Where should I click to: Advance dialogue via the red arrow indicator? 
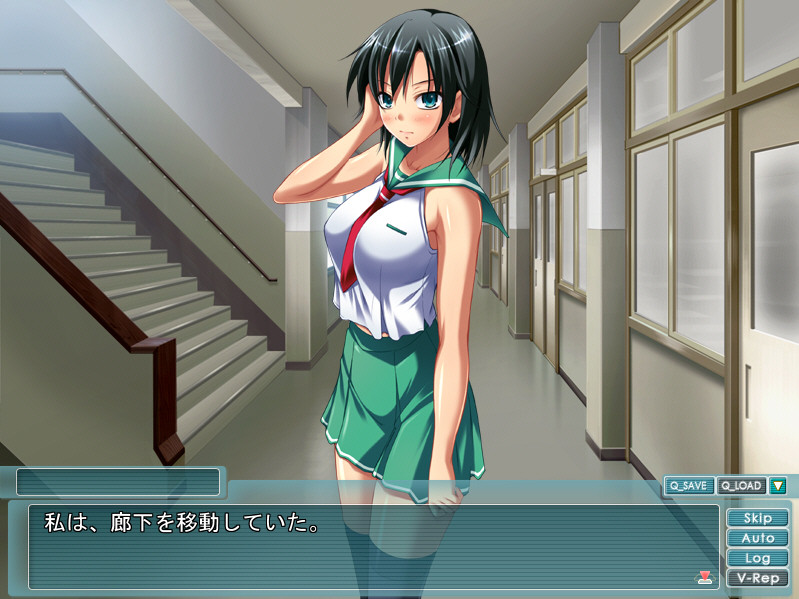(x=704, y=576)
